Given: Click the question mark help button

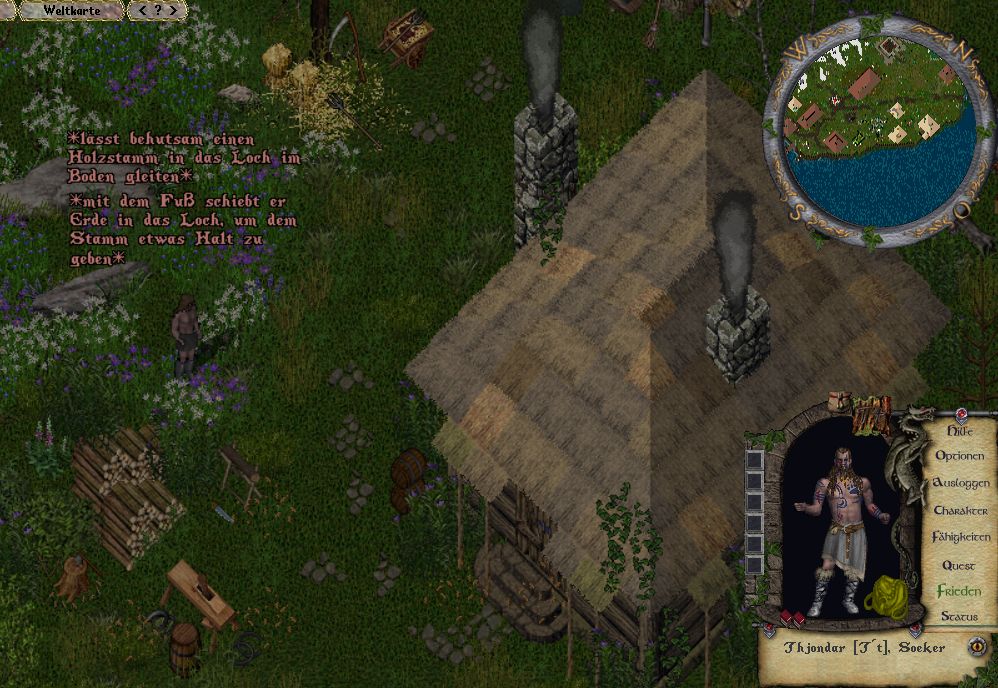Looking at the screenshot, I should pos(158,11).
